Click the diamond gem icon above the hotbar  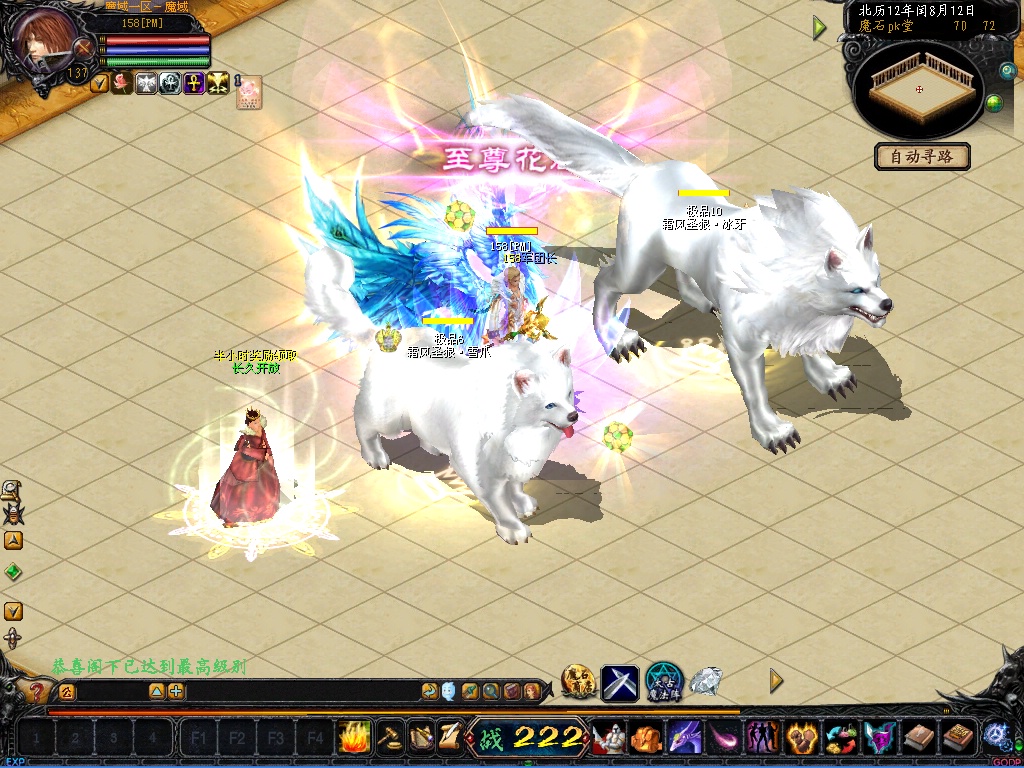tap(706, 681)
